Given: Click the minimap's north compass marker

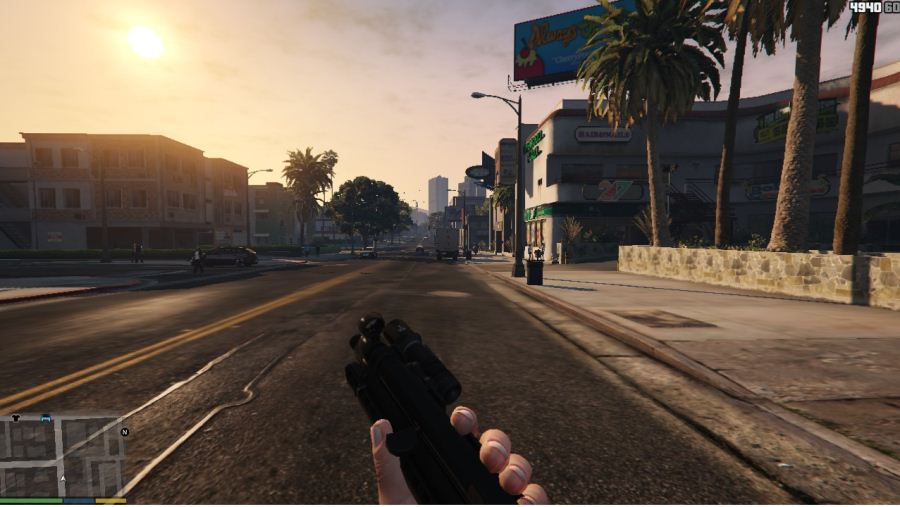Looking at the screenshot, I should tap(124, 432).
